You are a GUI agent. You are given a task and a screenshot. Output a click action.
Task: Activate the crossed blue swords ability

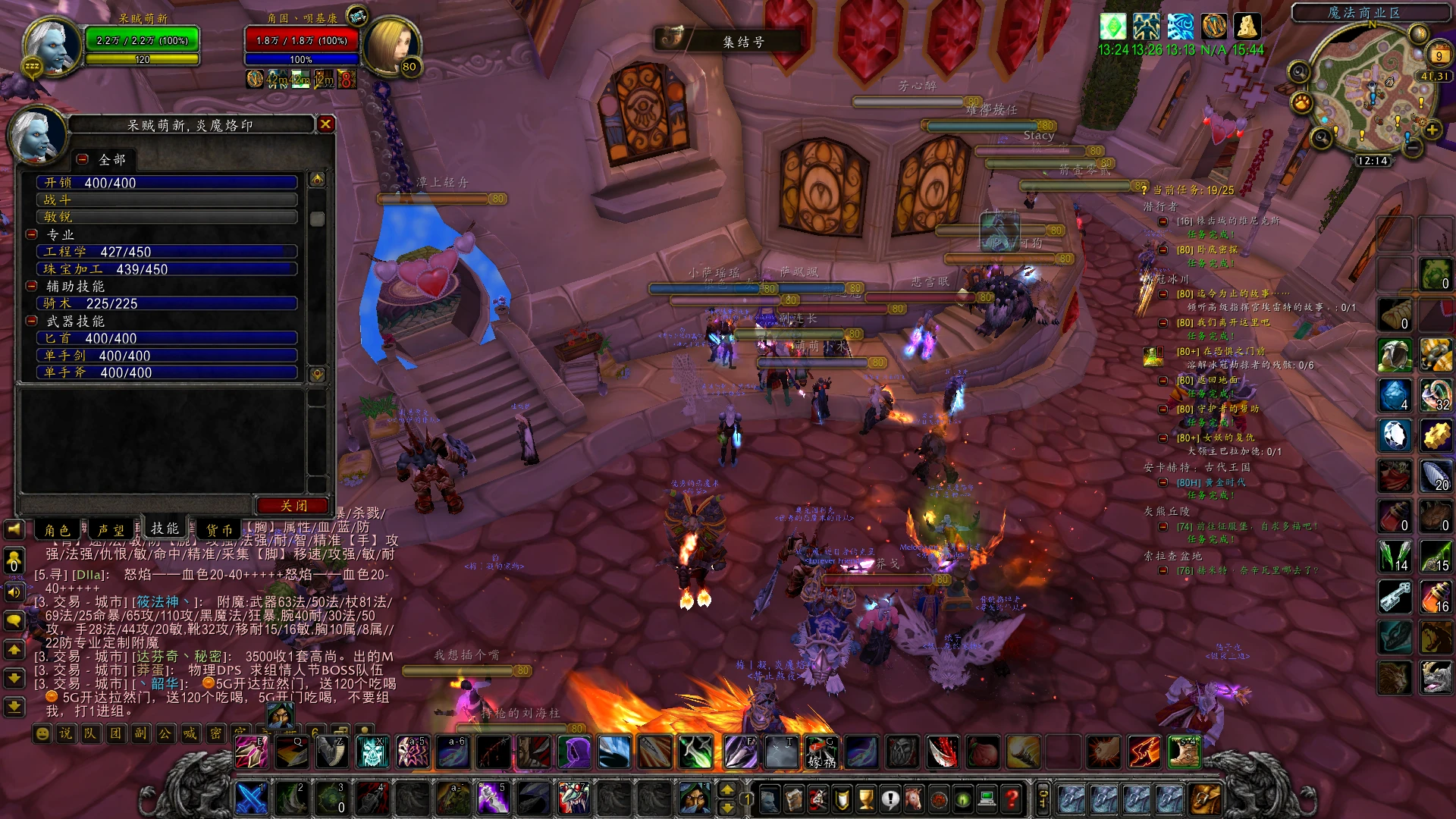coord(250,798)
